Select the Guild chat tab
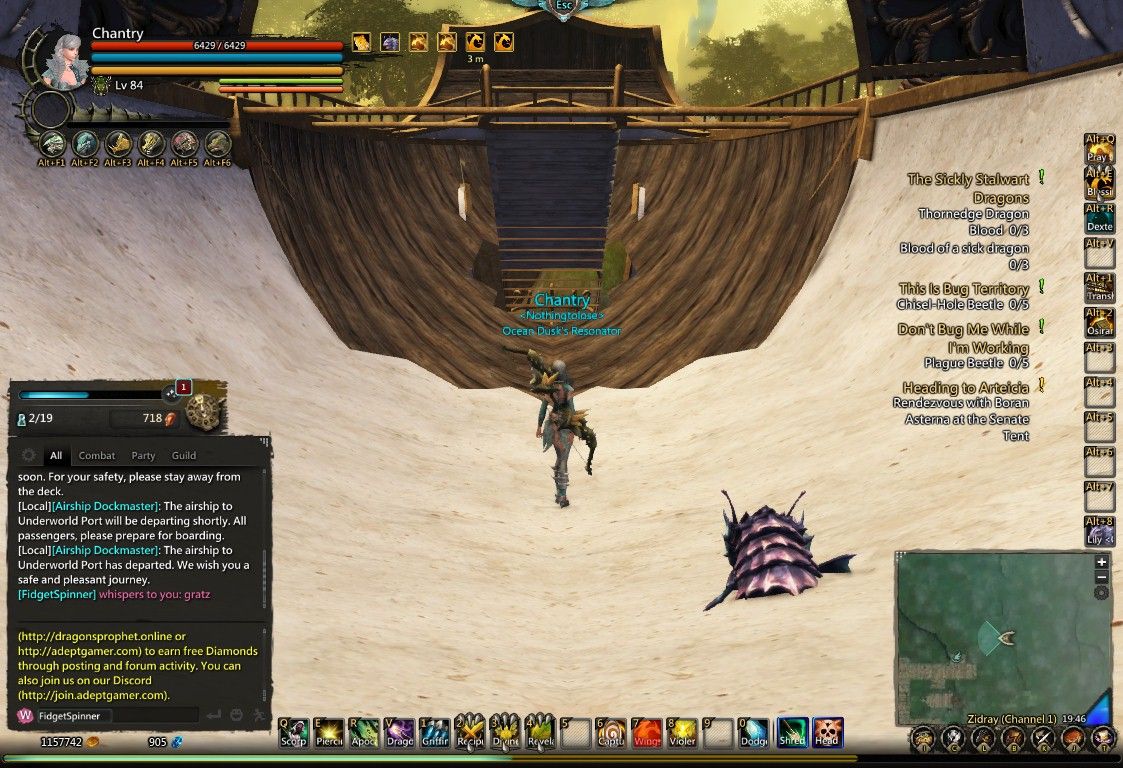Screen dimensions: 1123x768 point(183,456)
